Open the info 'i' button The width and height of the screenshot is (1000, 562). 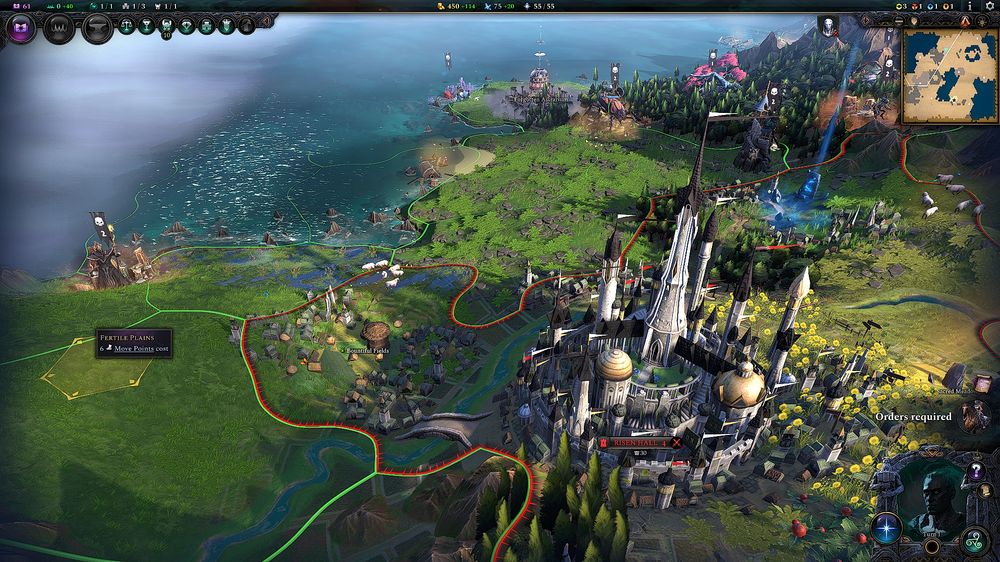click(x=969, y=6)
